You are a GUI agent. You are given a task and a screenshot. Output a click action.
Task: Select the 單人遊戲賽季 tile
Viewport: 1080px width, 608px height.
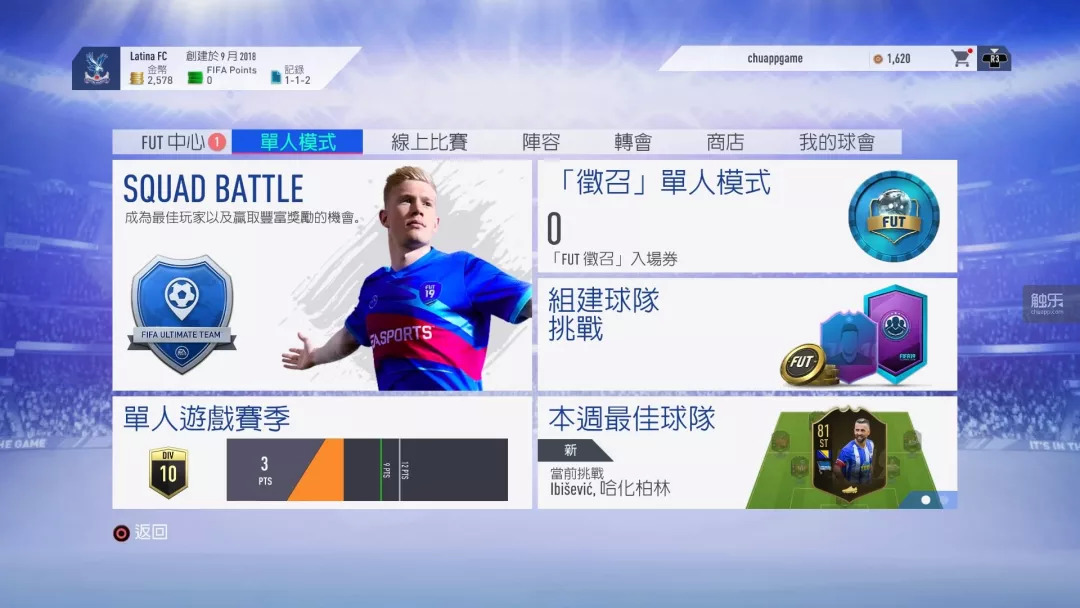click(322, 452)
